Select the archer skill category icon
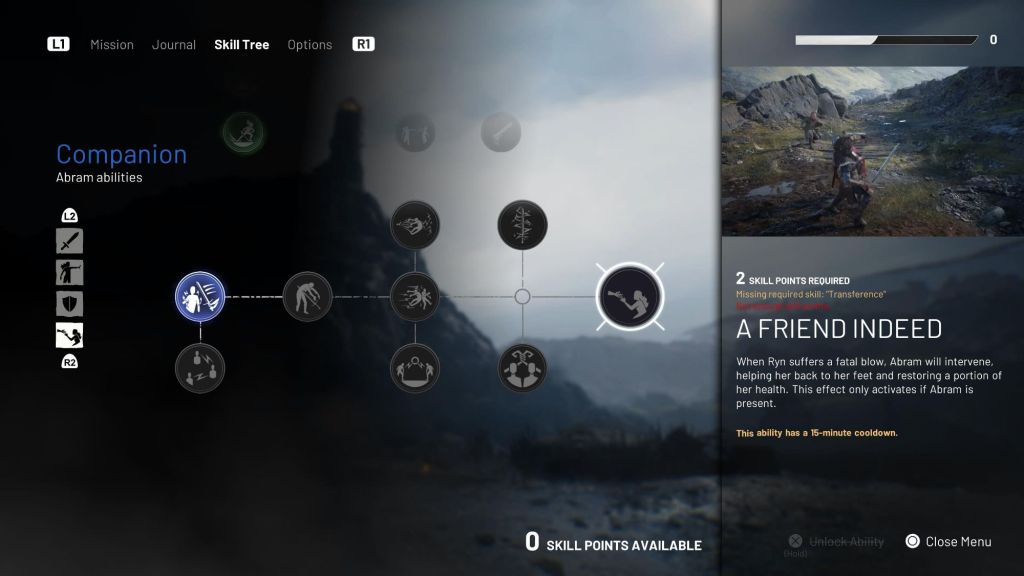Viewport: 1024px width, 576px height. (70, 272)
